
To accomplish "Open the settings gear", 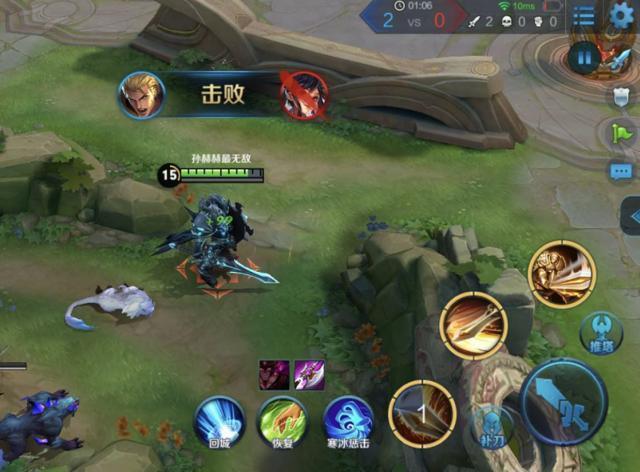I will pos(622,15).
